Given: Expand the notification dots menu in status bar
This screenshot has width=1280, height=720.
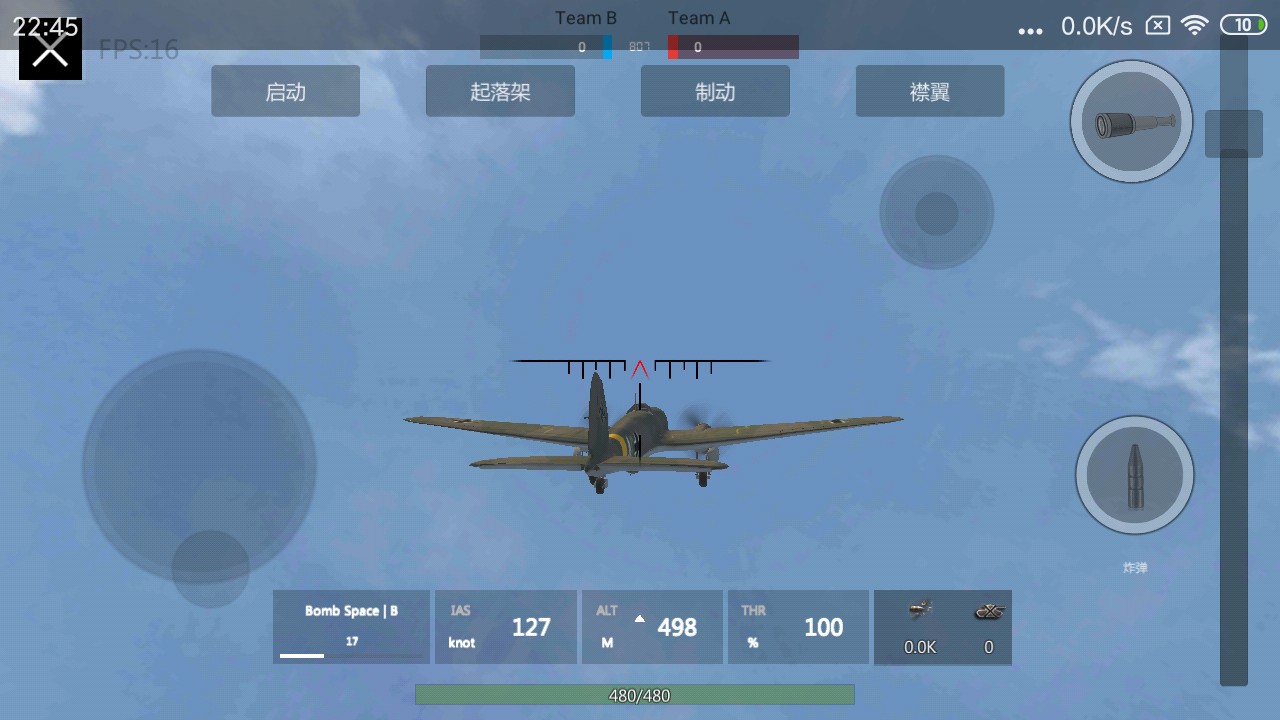Looking at the screenshot, I should tap(1030, 30).
